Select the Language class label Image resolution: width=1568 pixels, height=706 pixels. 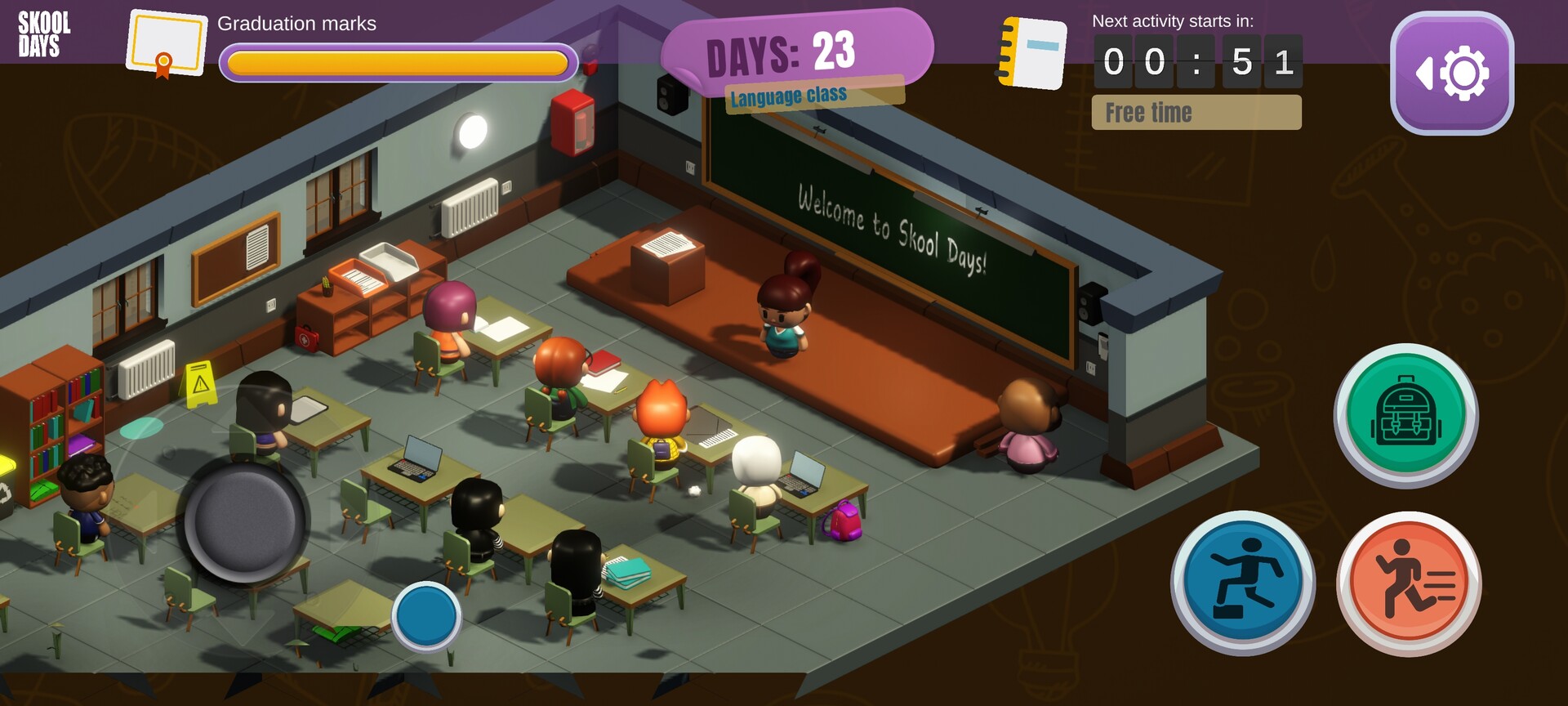pos(789,94)
